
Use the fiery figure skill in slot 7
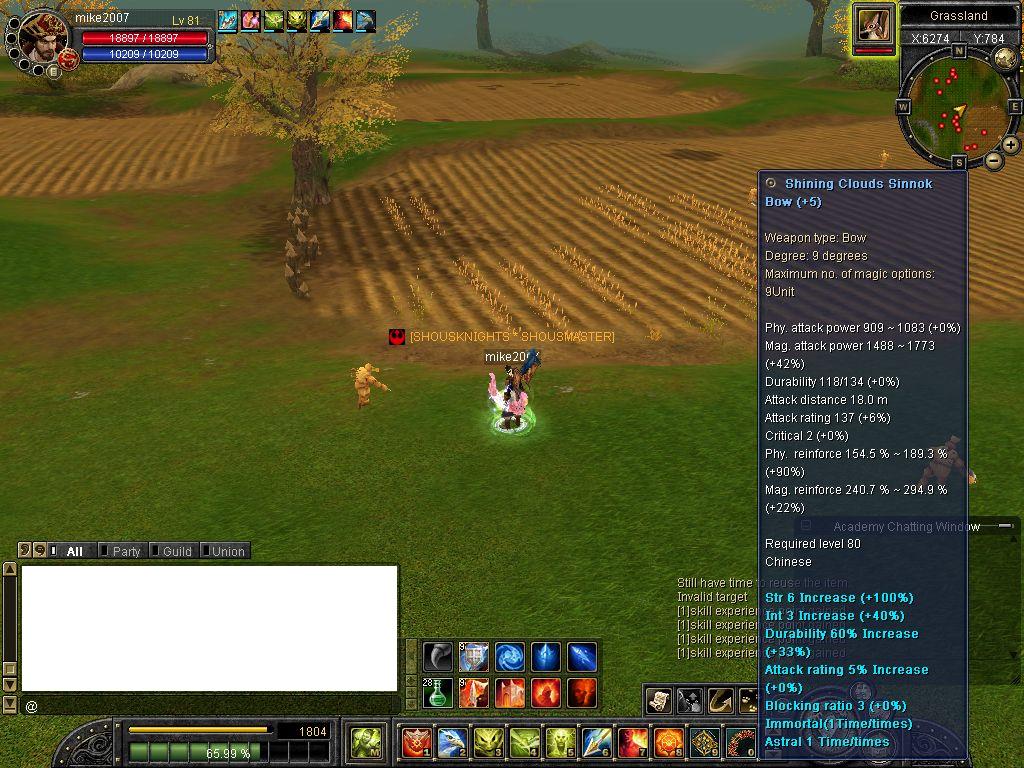632,742
